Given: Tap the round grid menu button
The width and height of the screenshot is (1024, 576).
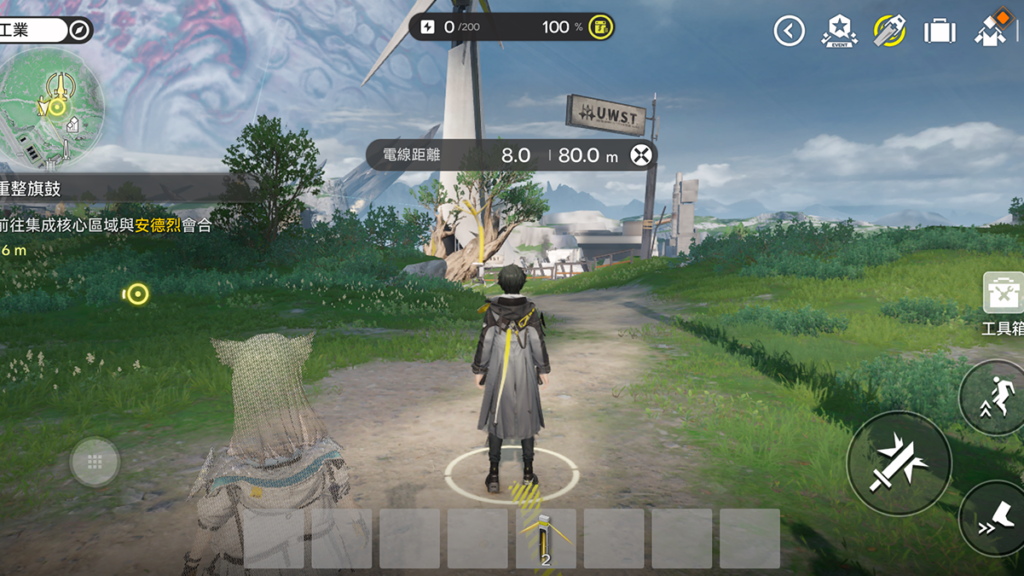Looking at the screenshot, I should click(95, 462).
